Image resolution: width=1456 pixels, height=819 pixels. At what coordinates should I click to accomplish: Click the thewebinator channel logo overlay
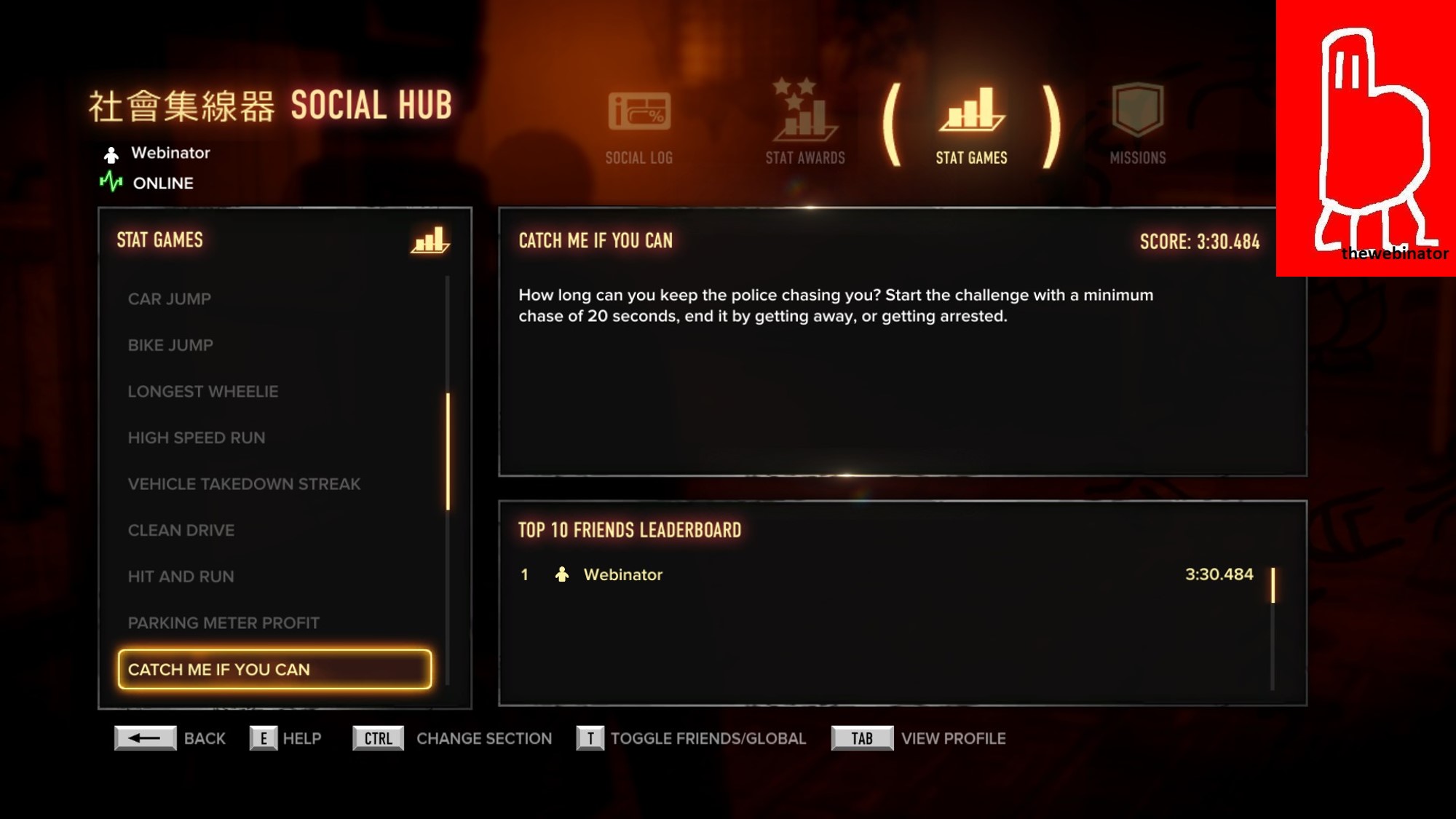tap(1366, 138)
